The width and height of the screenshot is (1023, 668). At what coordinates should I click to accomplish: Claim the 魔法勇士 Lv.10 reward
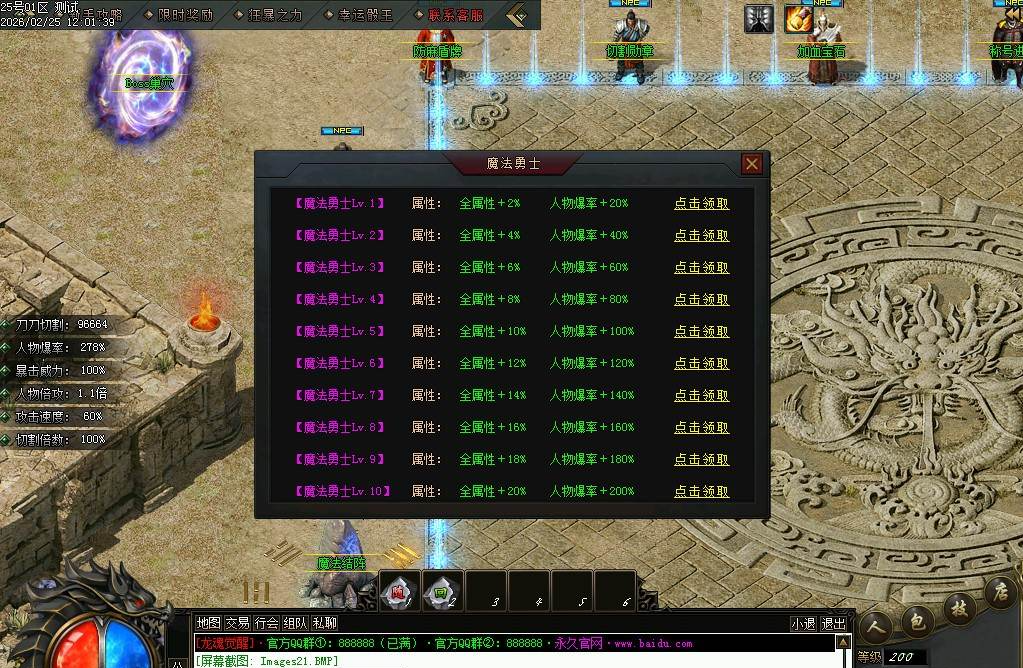click(701, 492)
